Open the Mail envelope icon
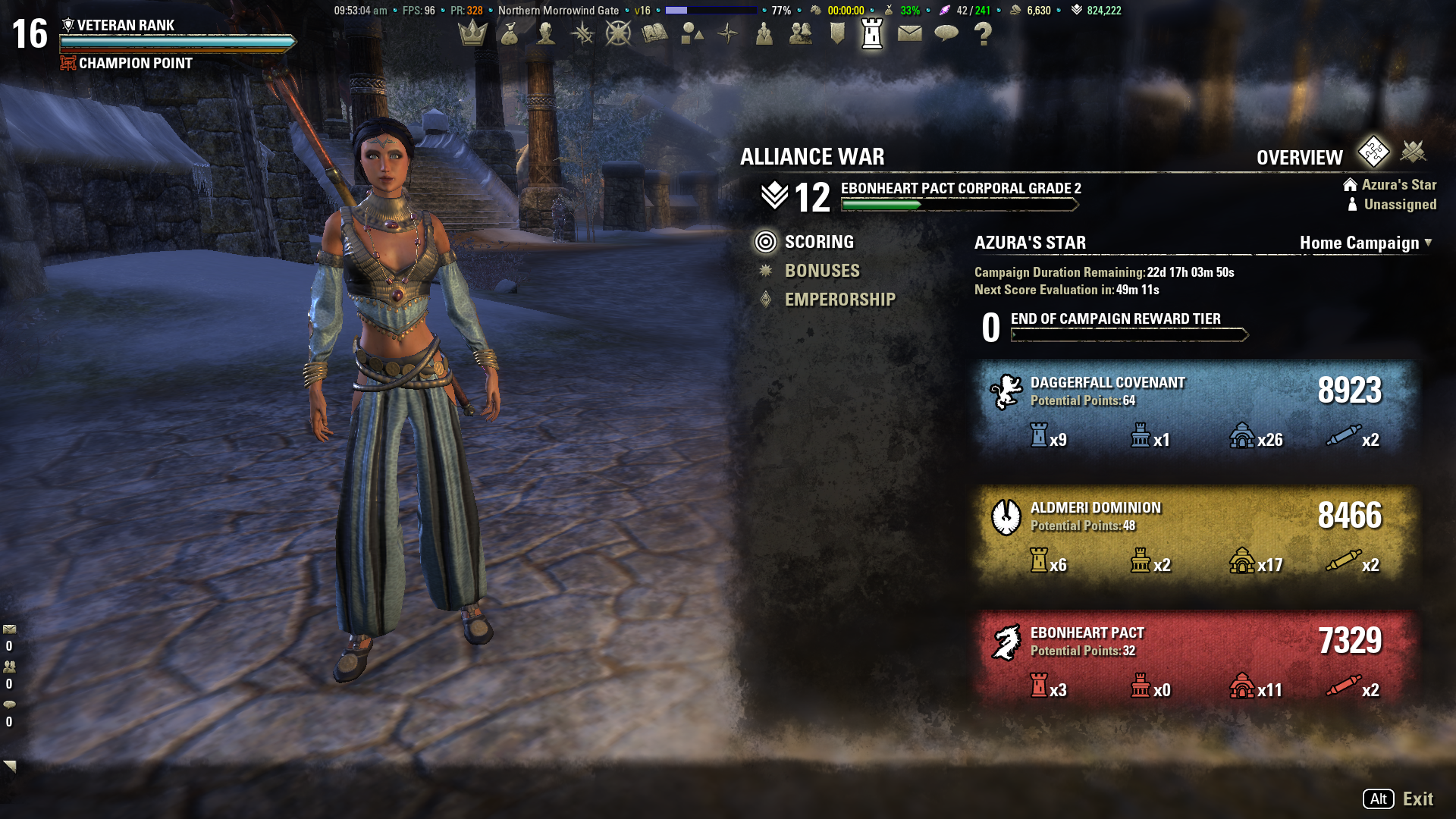1456x819 pixels. 909,33
